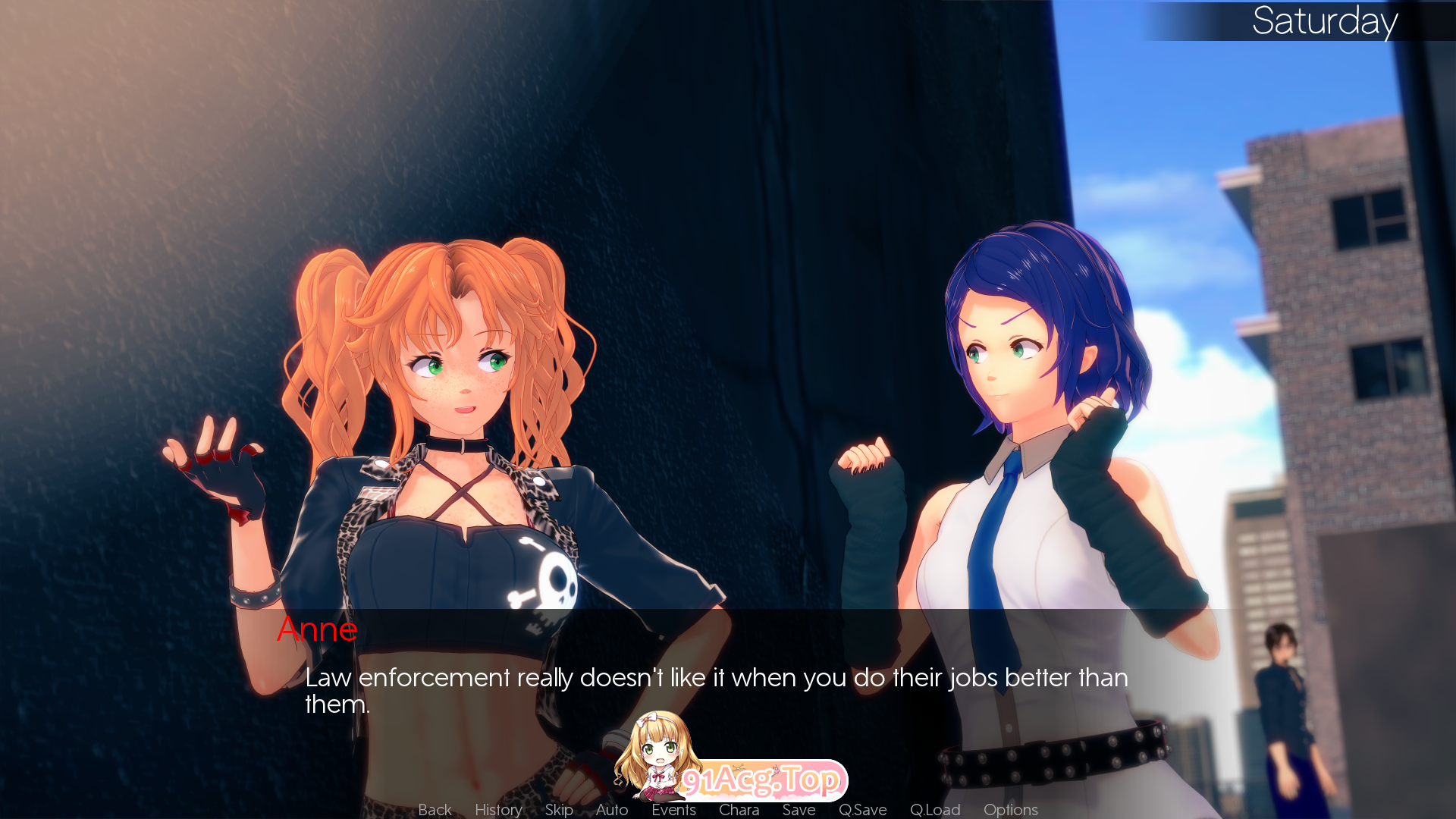
Task: Open the History log
Action: click(497, 810)
